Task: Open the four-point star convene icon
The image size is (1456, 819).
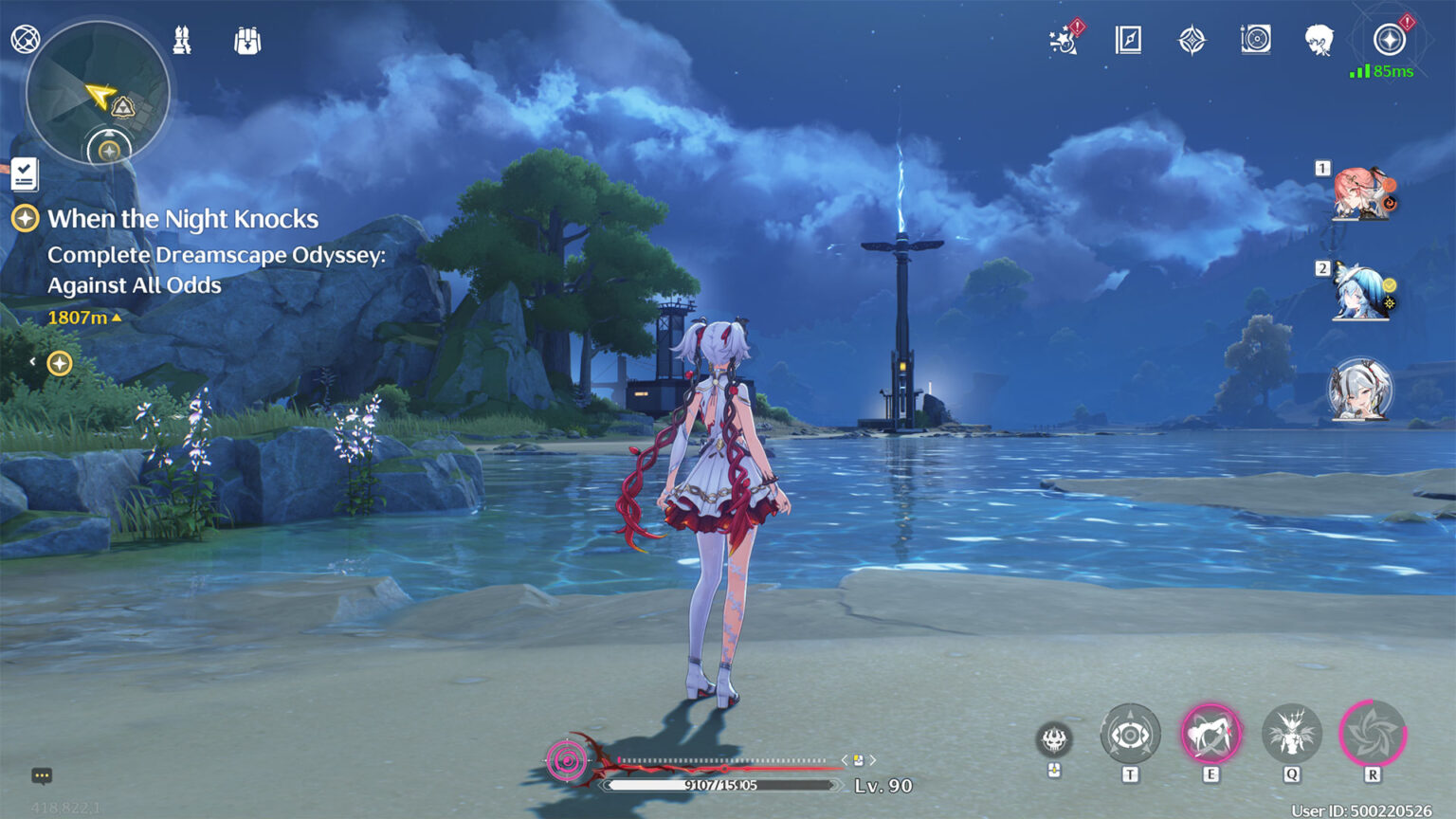Action: 1192,40
